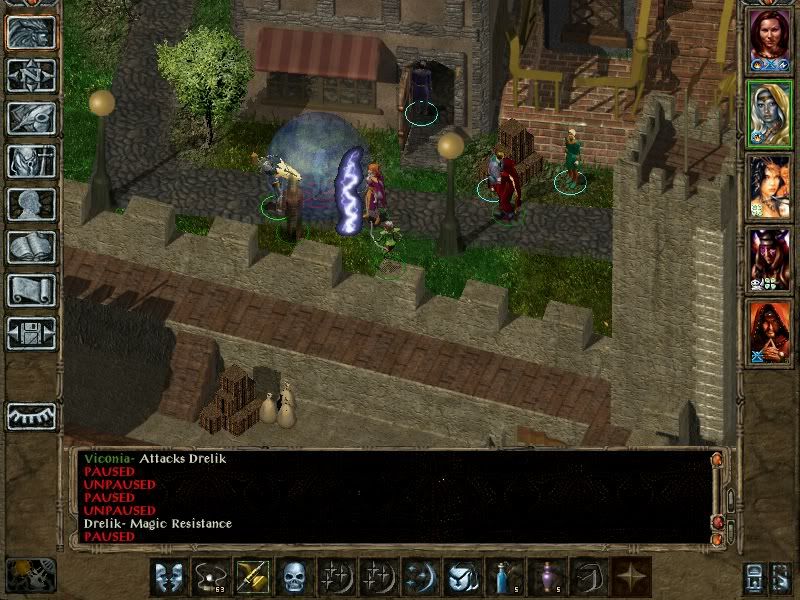800x600 pixels.
Task: Select the horned demon-faced party portrait
Action: (x=768, y=260)
